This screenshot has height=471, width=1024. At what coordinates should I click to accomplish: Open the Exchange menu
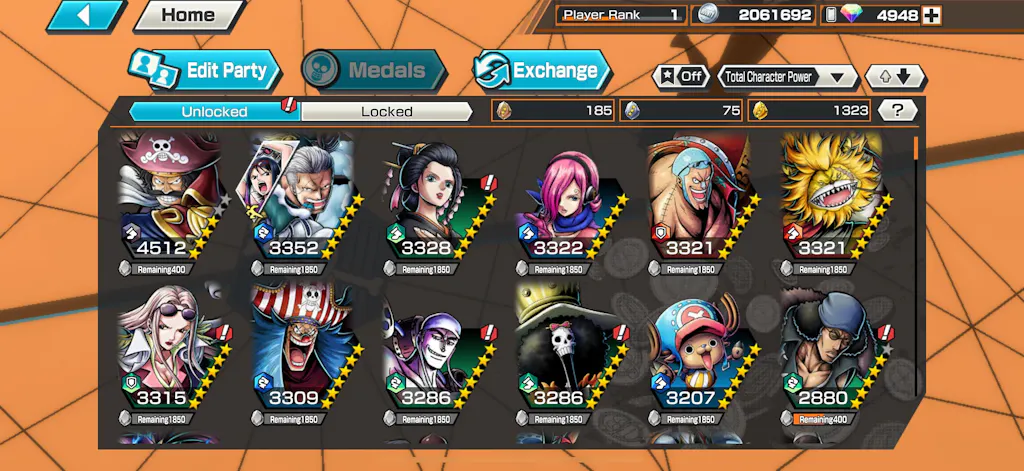click(541, 70)
